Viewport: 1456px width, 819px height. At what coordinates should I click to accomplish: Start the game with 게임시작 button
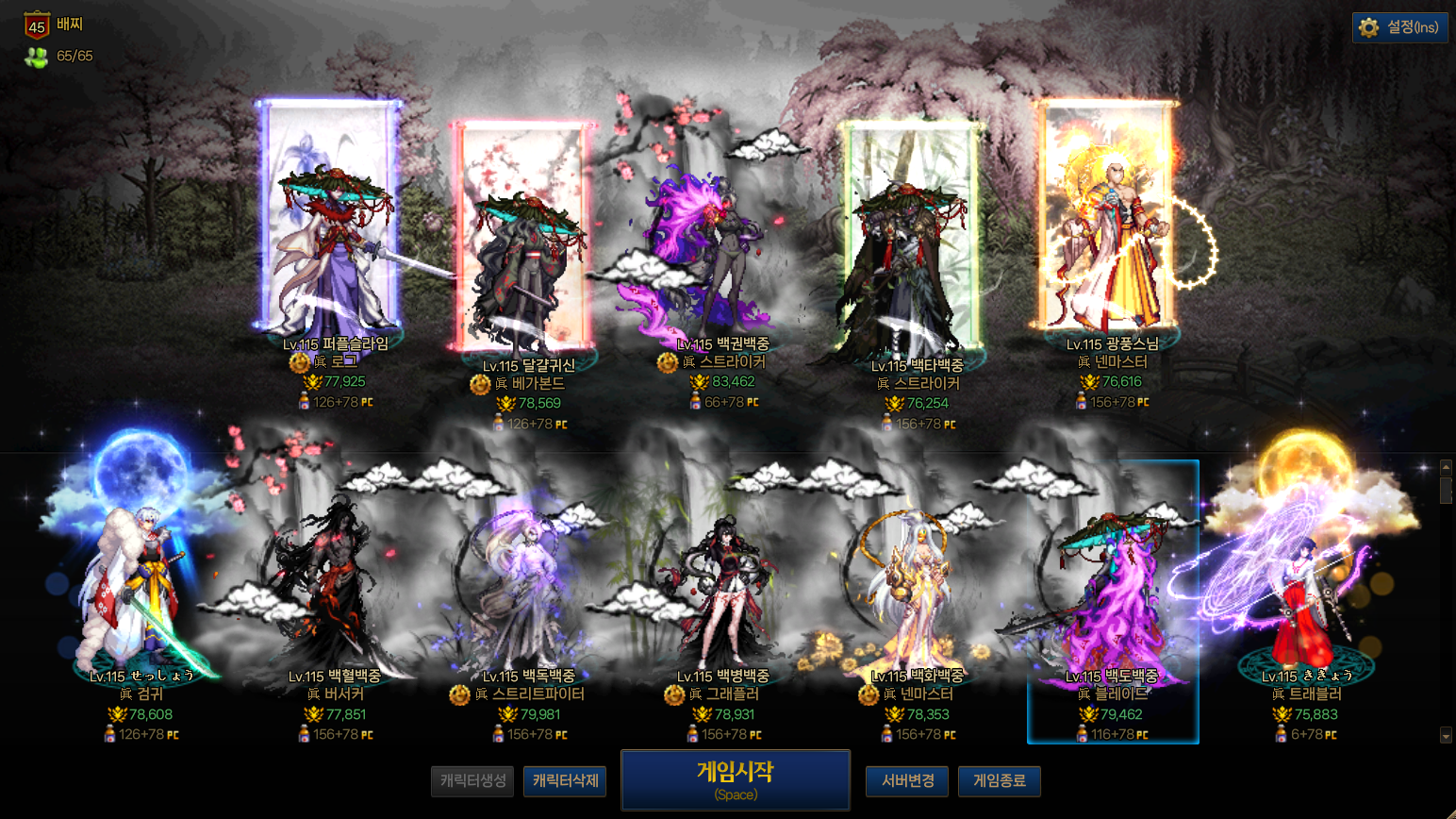point(736,780)
